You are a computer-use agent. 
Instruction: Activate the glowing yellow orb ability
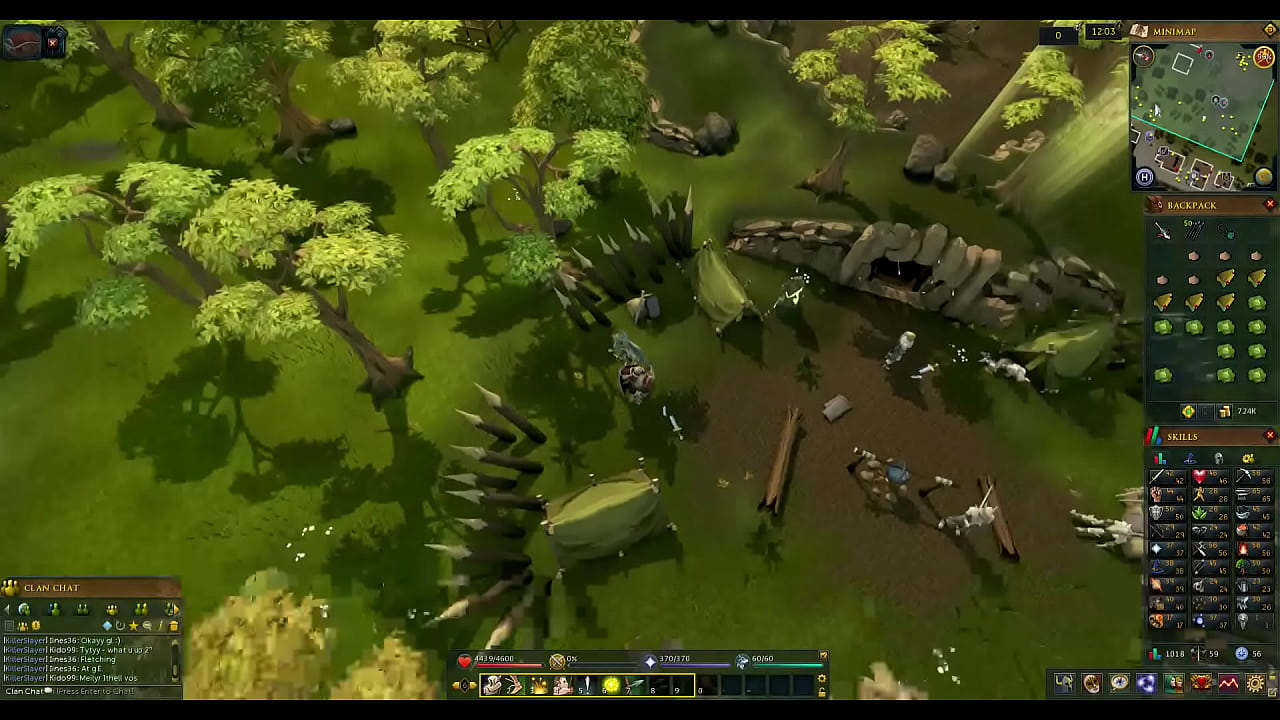pos(611,685)
